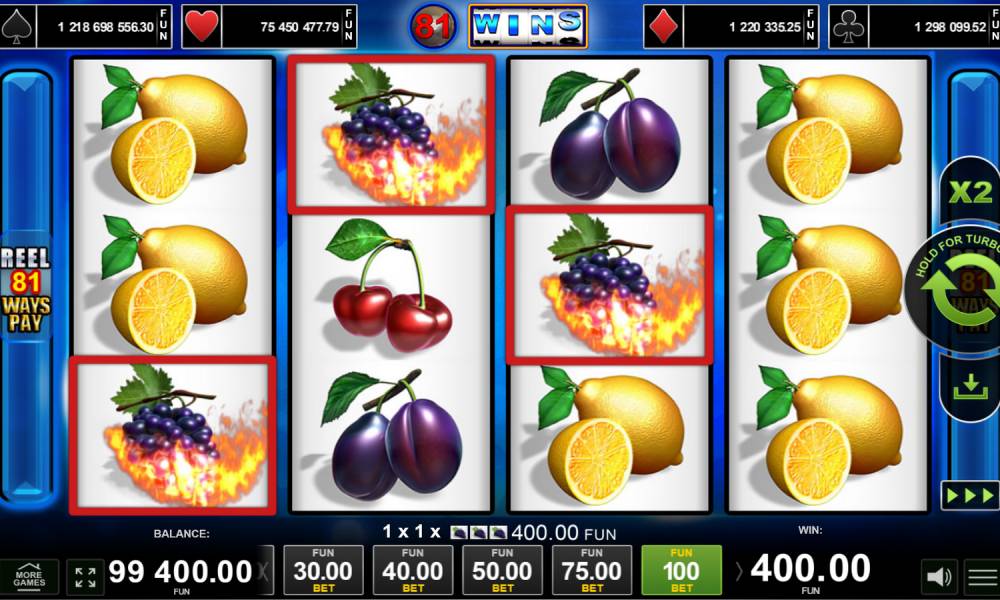Select the 30.00 bet button

coord(322,570)
